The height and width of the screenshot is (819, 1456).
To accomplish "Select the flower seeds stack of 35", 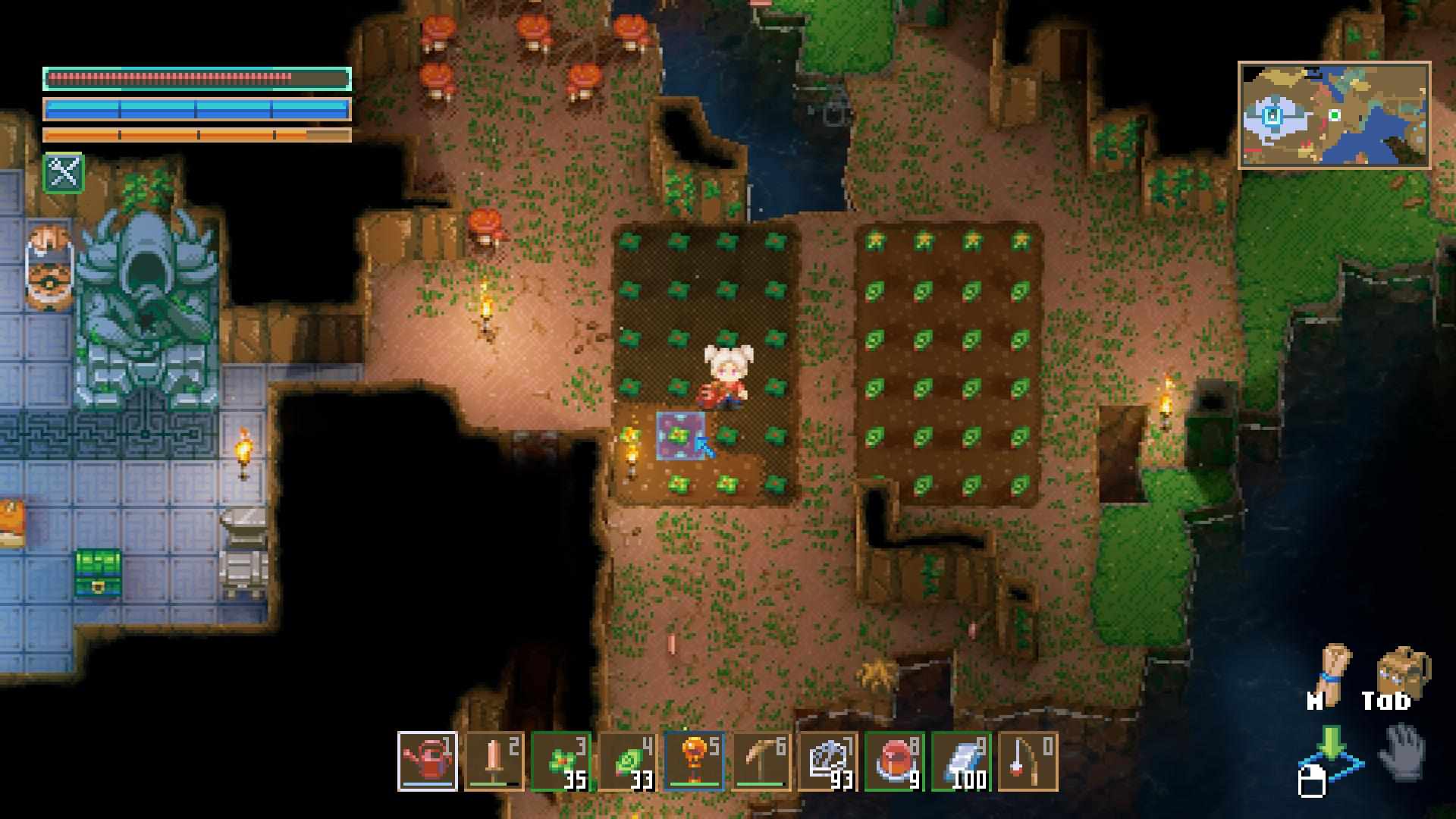I will [561, 761].
